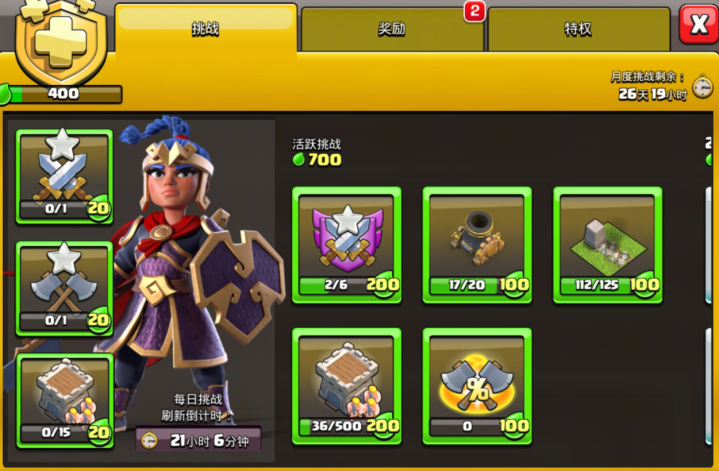Choose the tombstone 112/125 challenge
The image size is (719, 471).
tap(607, 244)
